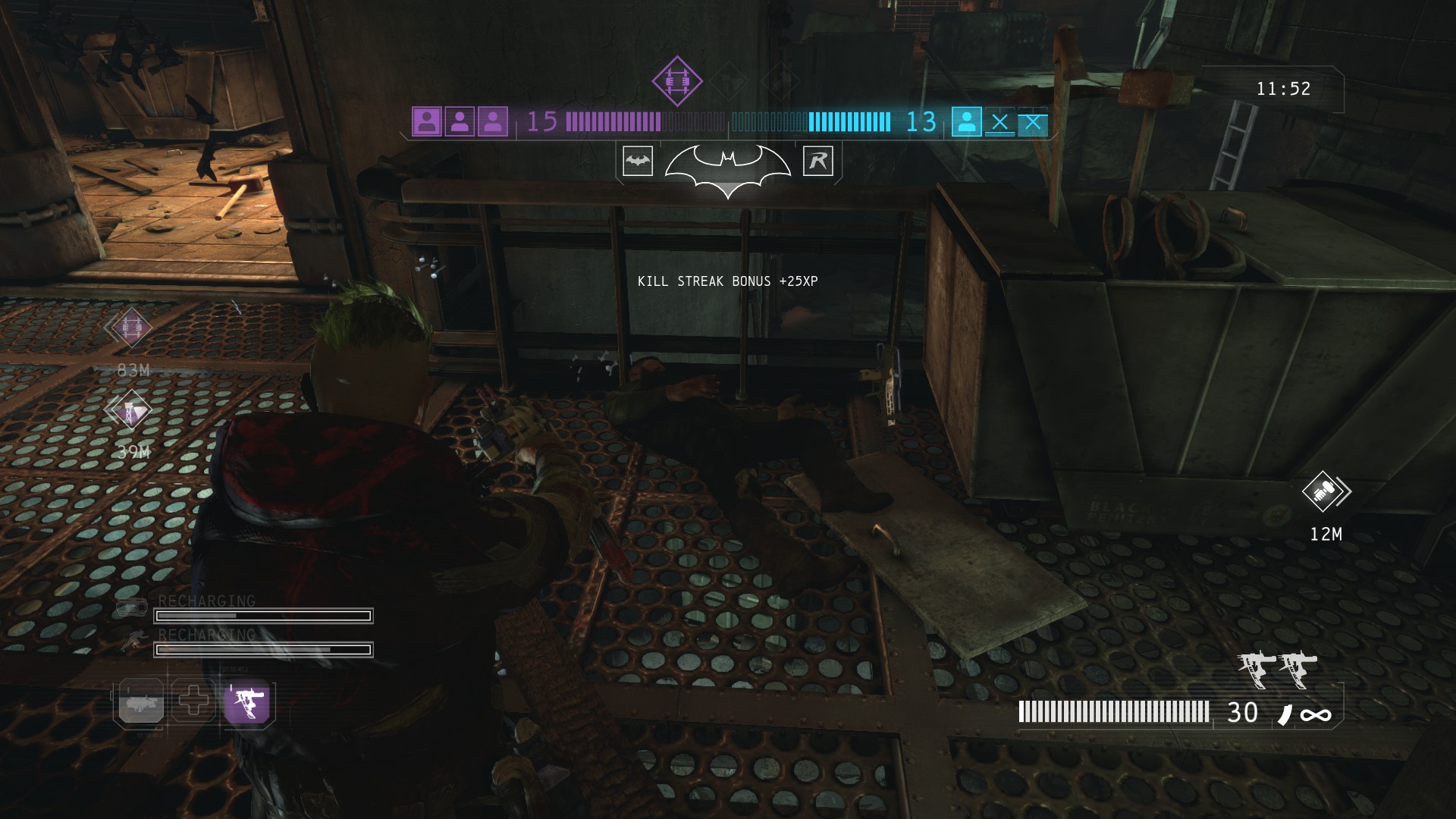Click the white objective marker showing 12M
Screen dimensions: 1456x819
pyautogui.click(x=1323, y=493)
